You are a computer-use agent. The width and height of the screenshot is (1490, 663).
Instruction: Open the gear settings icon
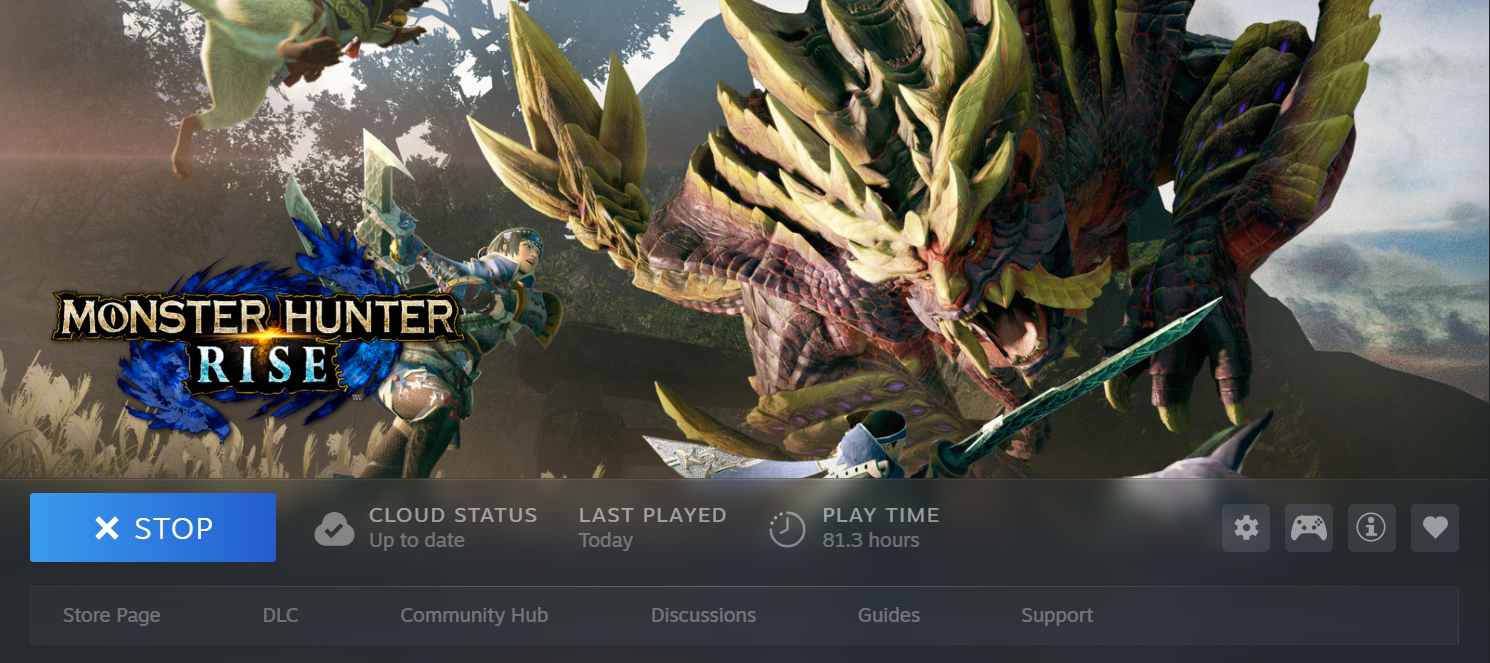(x=1246, y=528)
